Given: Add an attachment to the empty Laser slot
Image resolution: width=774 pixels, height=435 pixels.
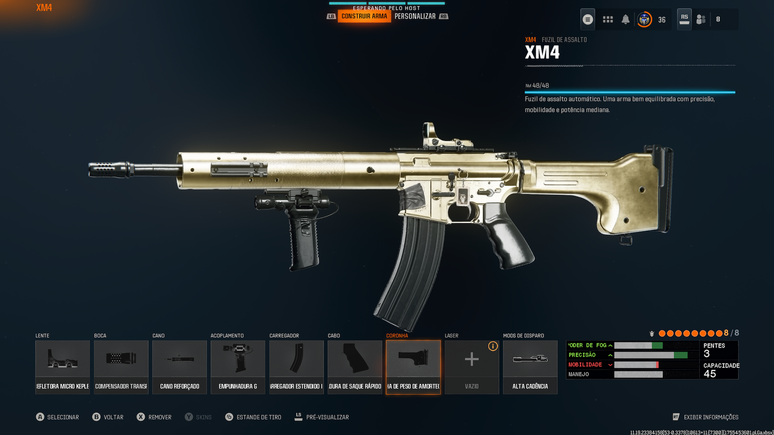Looking at the screenshot, I should pyautogui.click(x=471, y=366).
